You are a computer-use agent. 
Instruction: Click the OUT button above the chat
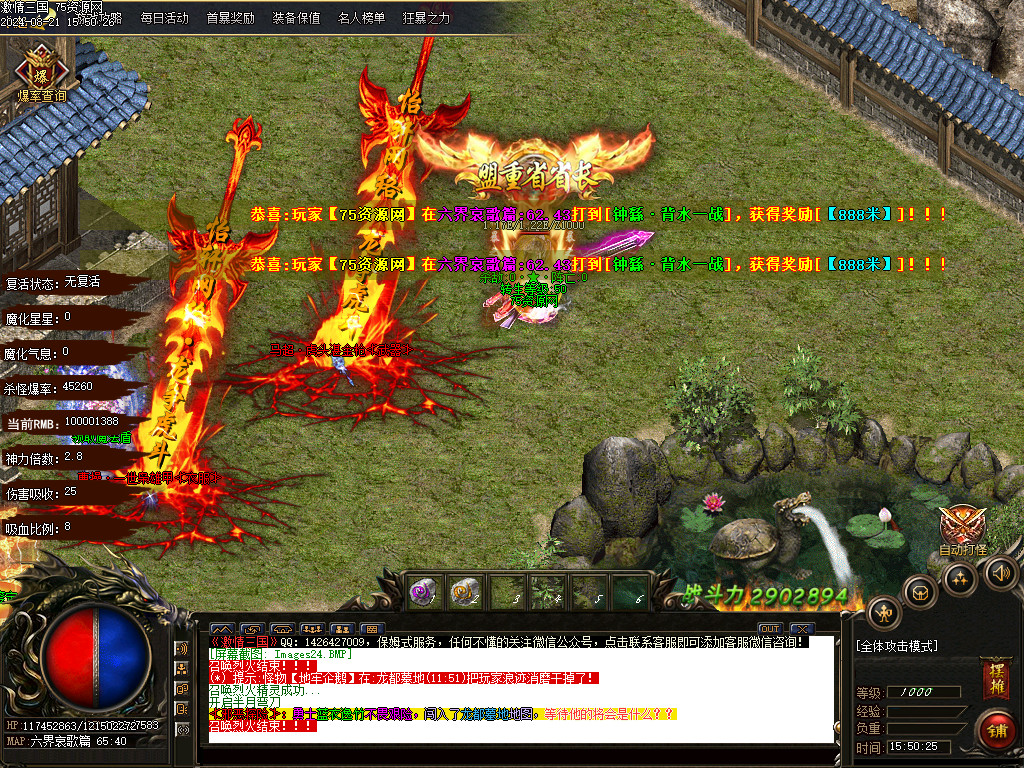tap(769, 629)
